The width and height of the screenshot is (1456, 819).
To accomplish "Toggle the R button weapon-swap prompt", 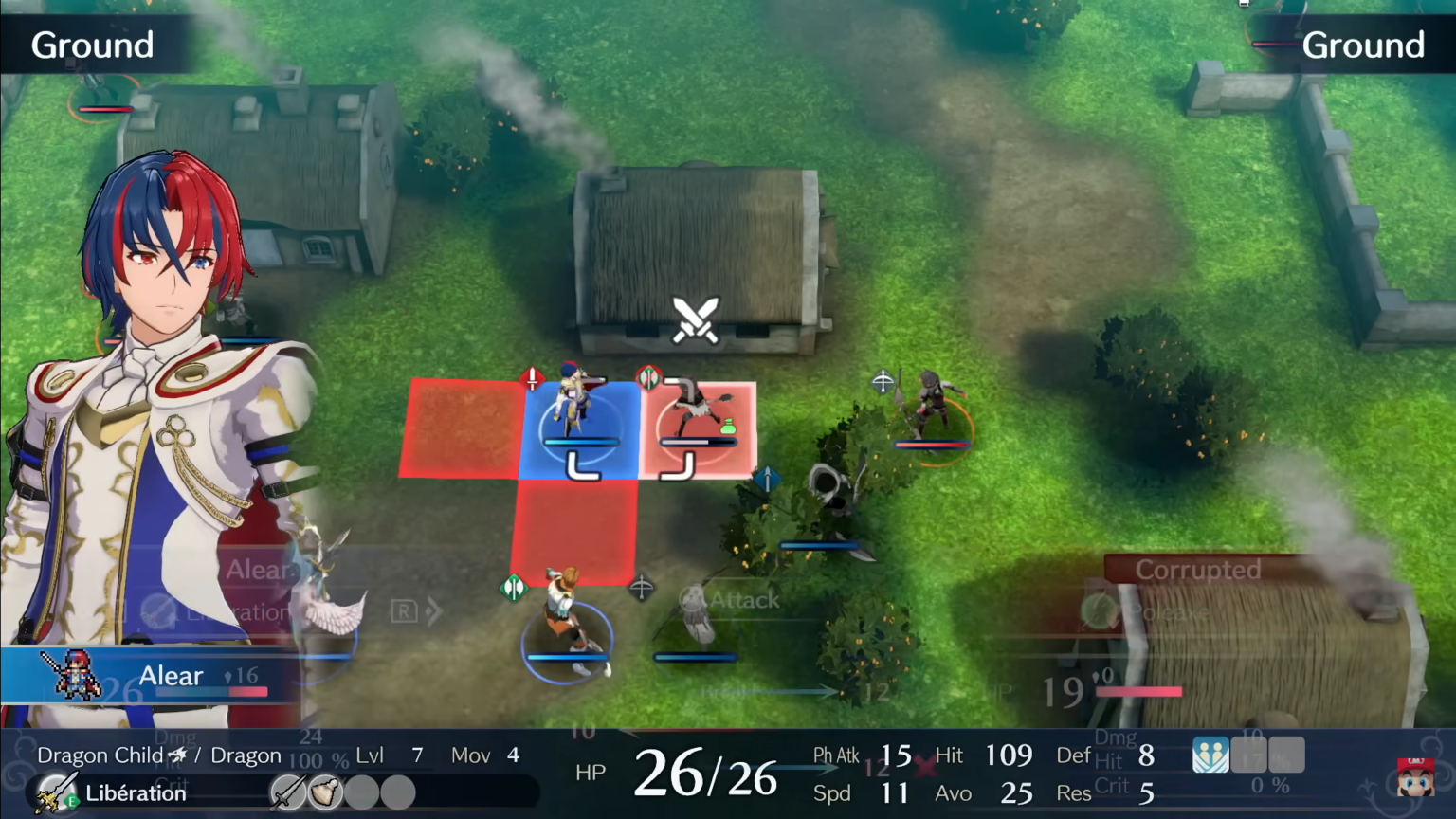I will pyautogui.click(x=403, y=611).
